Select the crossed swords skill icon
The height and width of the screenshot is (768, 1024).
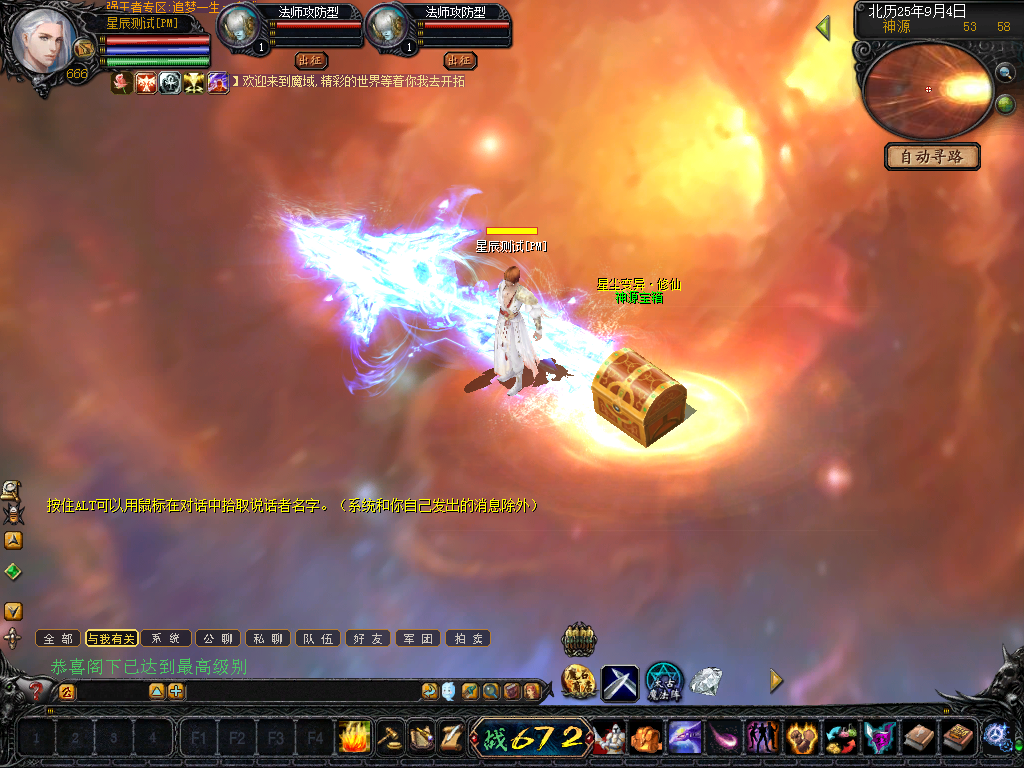[619, 683]
